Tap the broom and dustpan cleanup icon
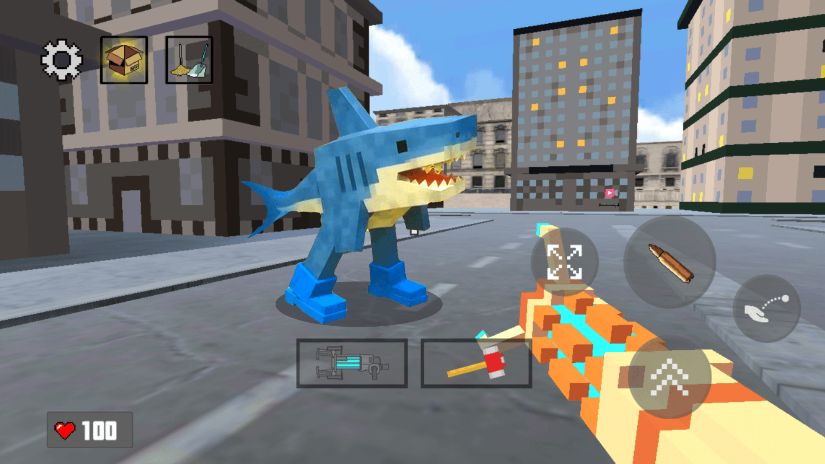825x464 pixels. click(188, 60)
